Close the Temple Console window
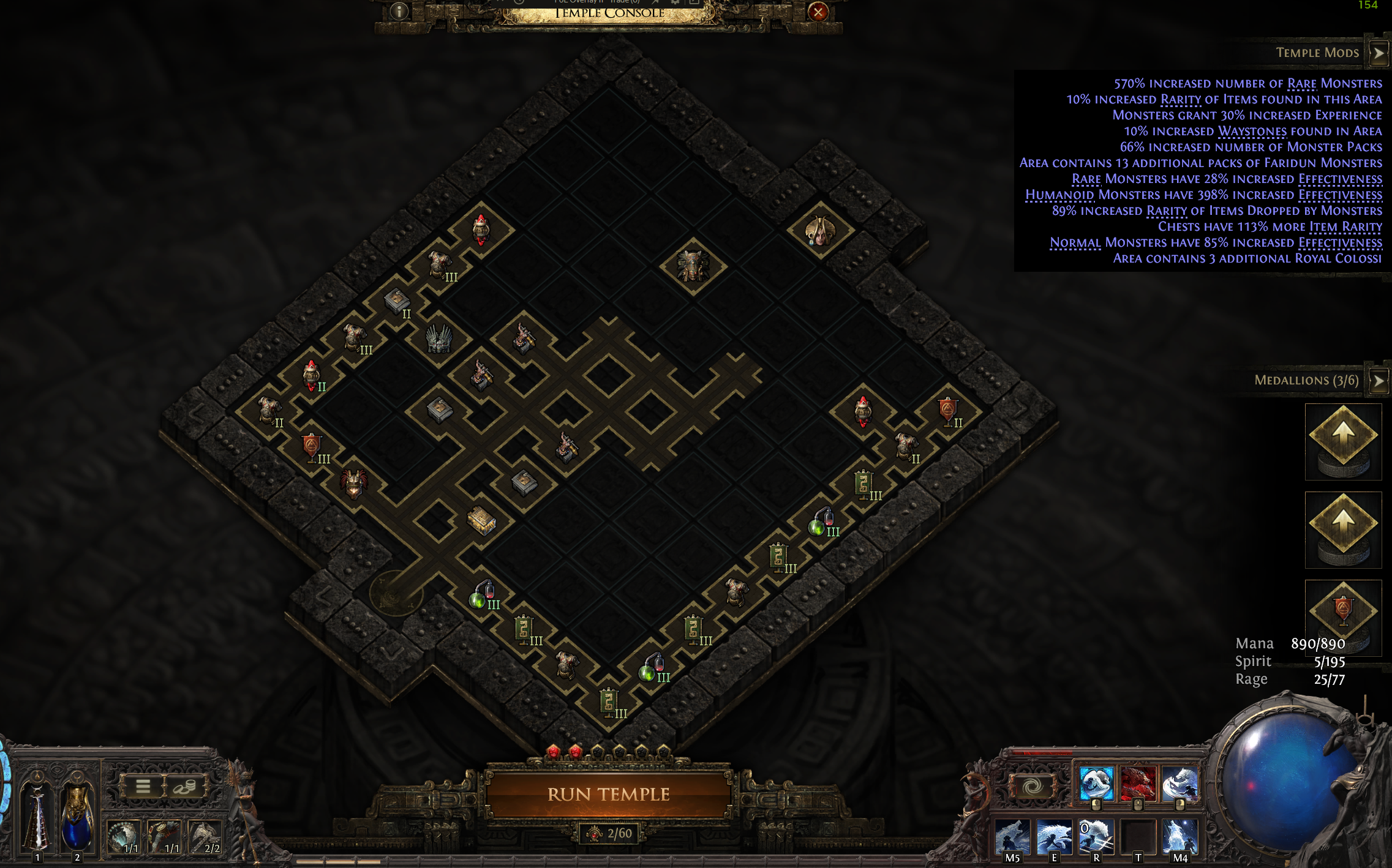1392x868 pixels. click(x=818, y=12)
